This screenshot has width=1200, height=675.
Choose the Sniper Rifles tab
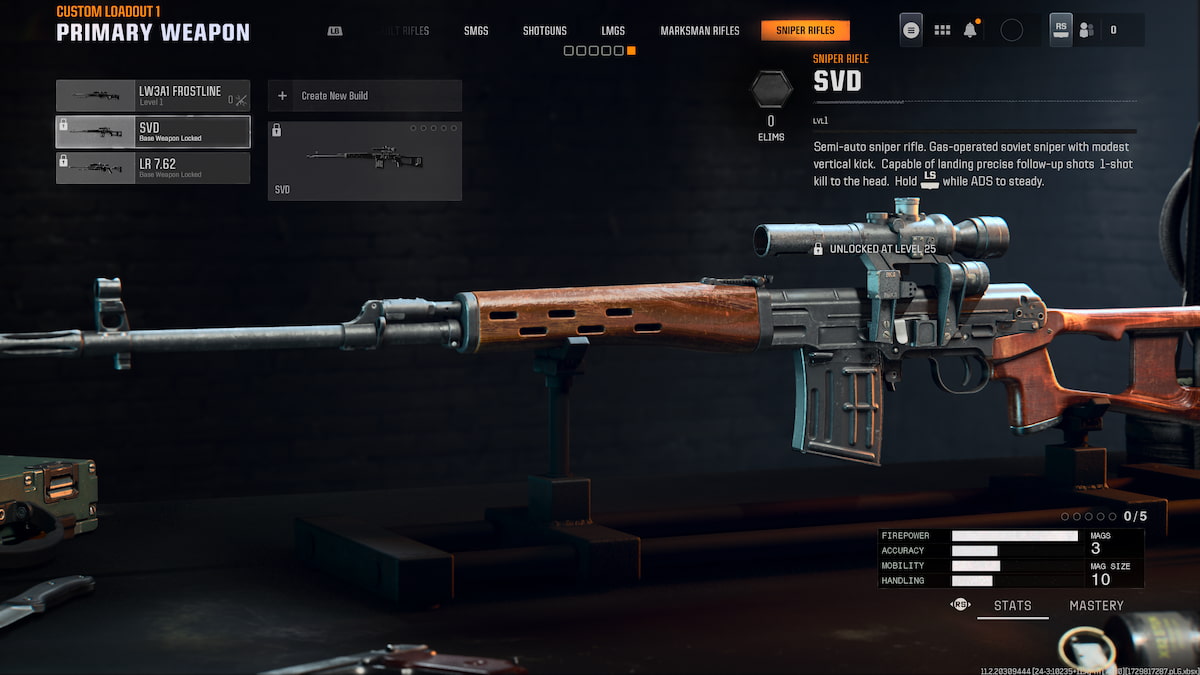click(805, 31)
